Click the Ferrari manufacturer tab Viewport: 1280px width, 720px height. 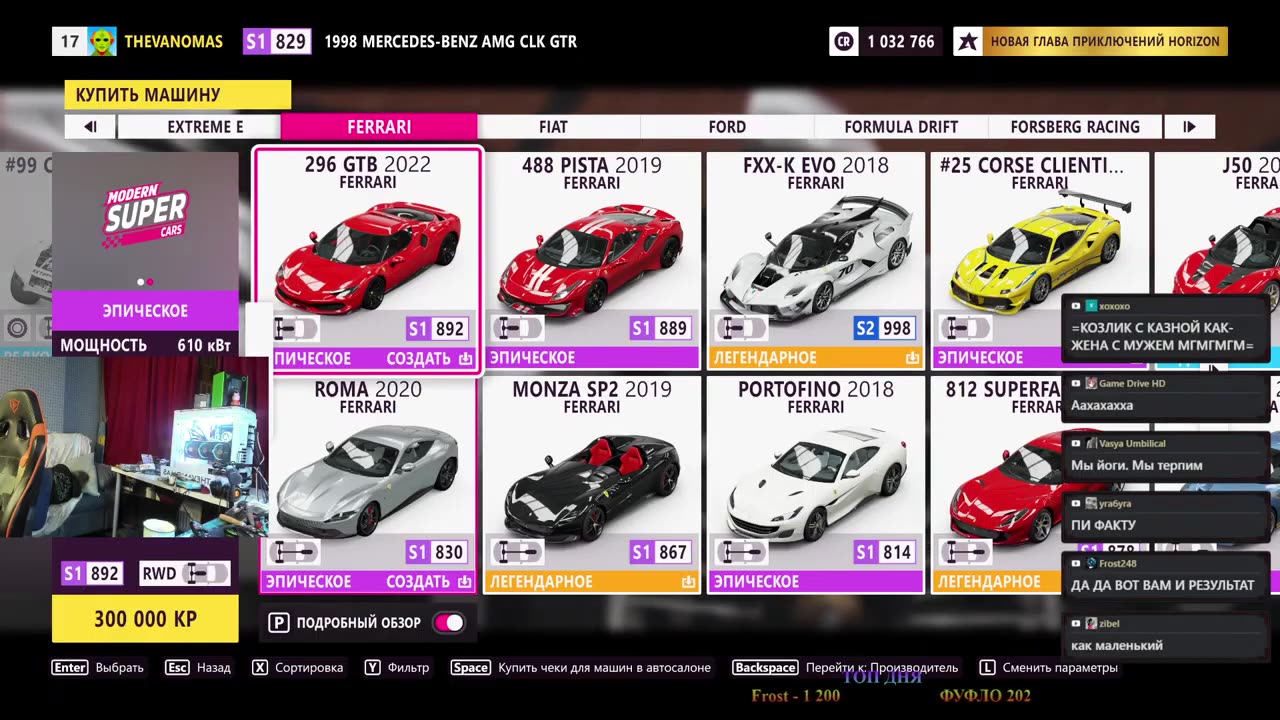[x=379, y=127]
